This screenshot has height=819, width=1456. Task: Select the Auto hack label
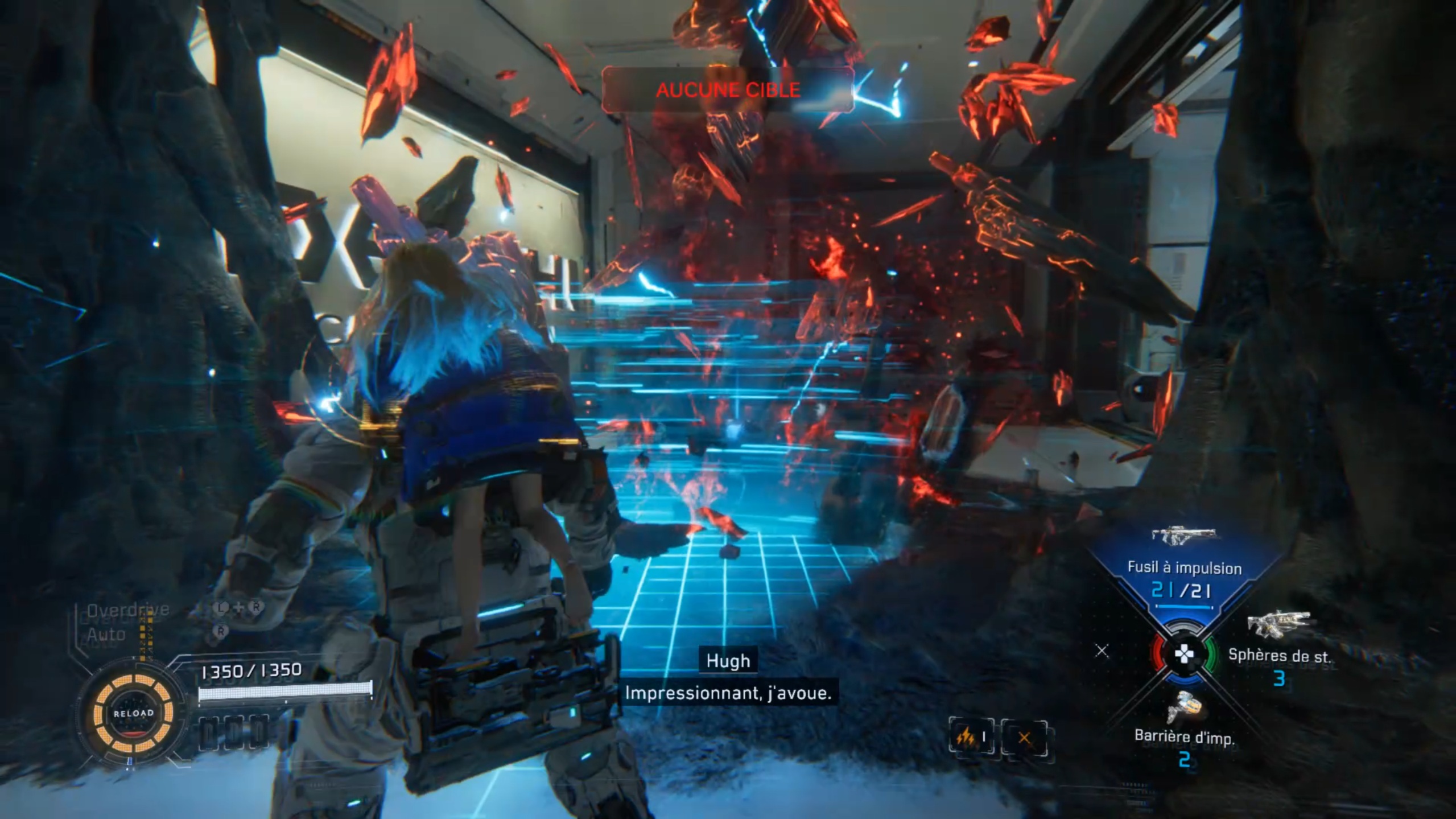click(106, 634)
